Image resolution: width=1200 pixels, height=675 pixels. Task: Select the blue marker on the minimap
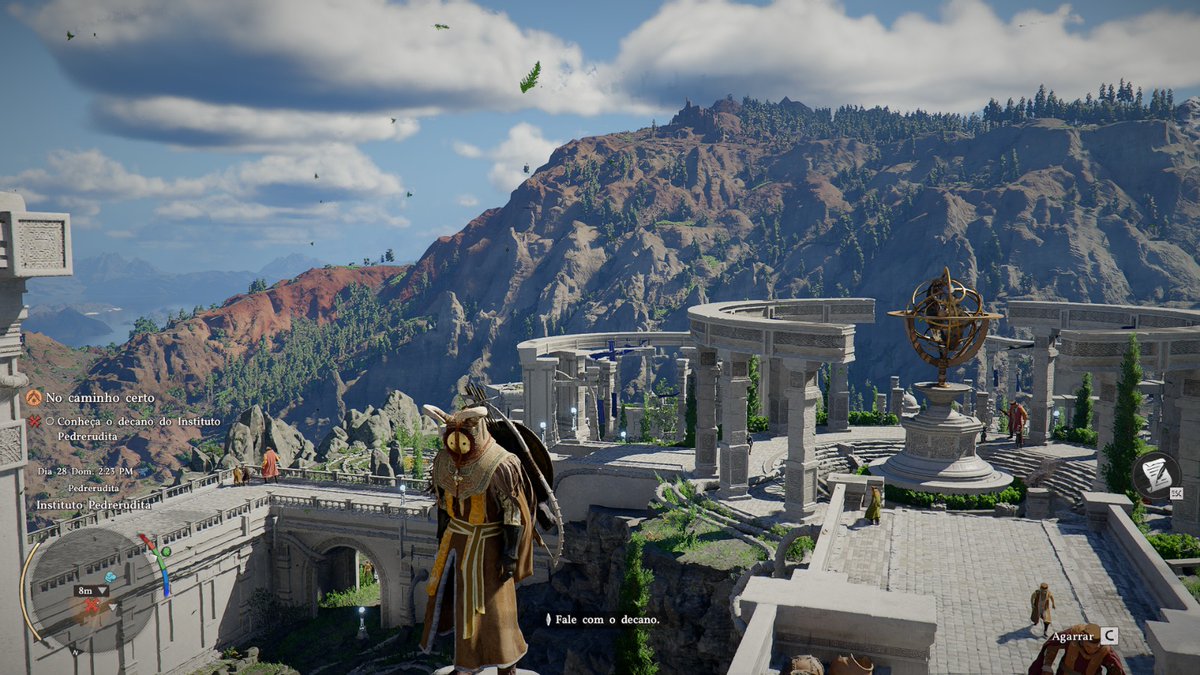(110, 578)
